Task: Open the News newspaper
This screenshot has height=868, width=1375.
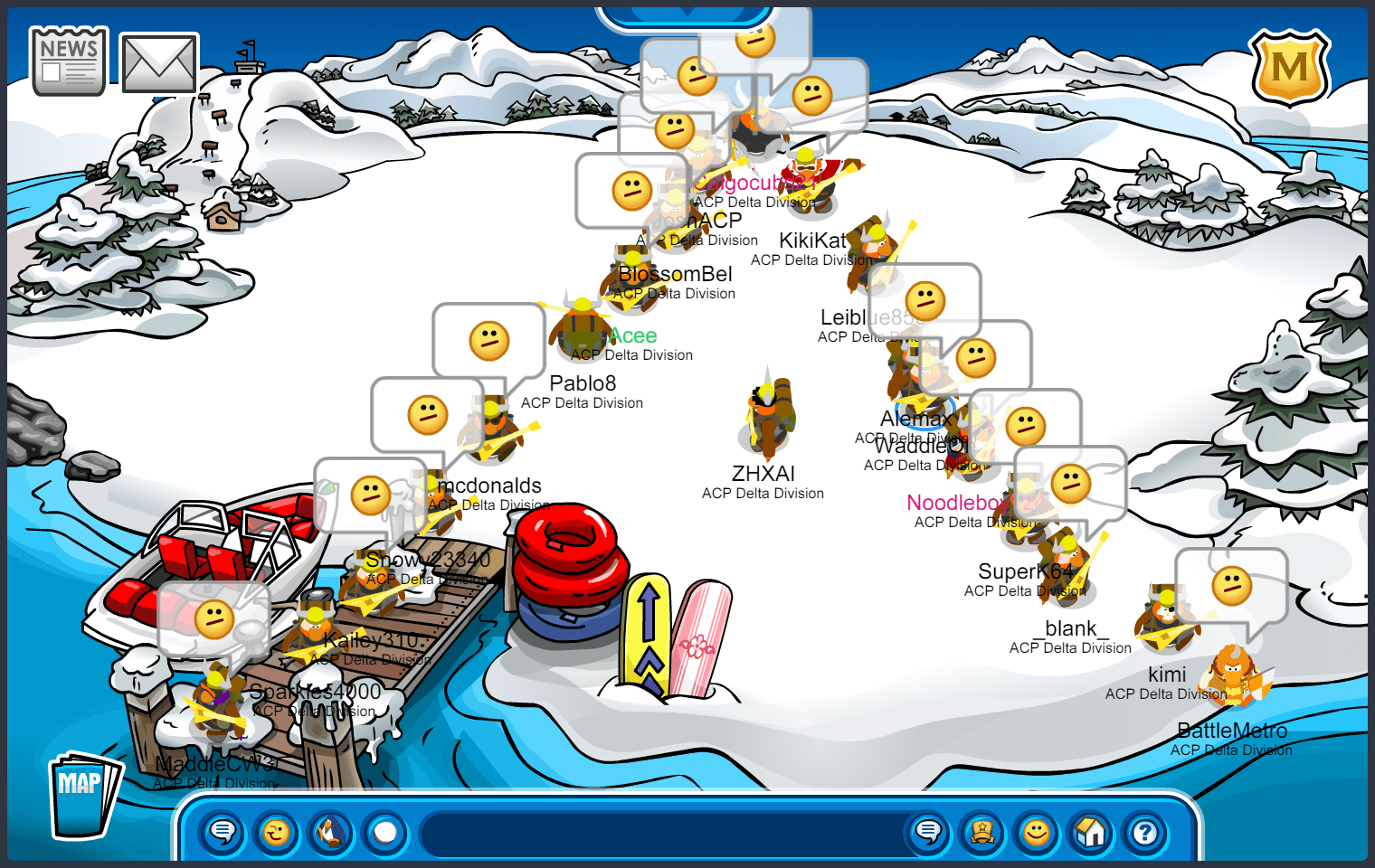Action: (68, 61)
